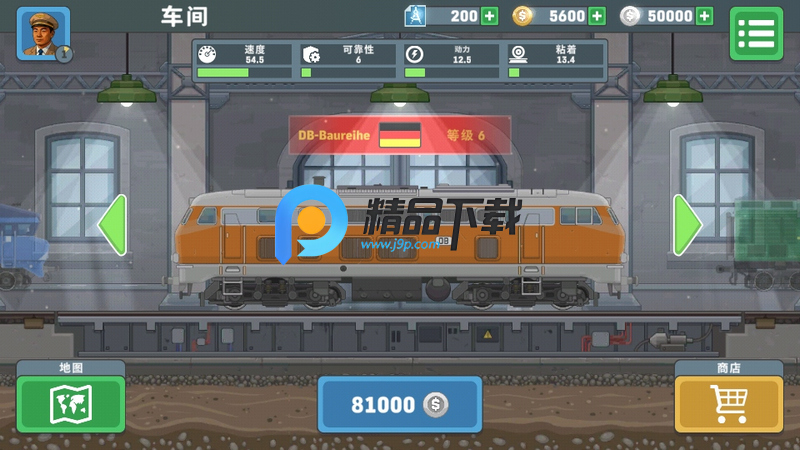
Task: Show the previous locomotive
Action: 112,227
